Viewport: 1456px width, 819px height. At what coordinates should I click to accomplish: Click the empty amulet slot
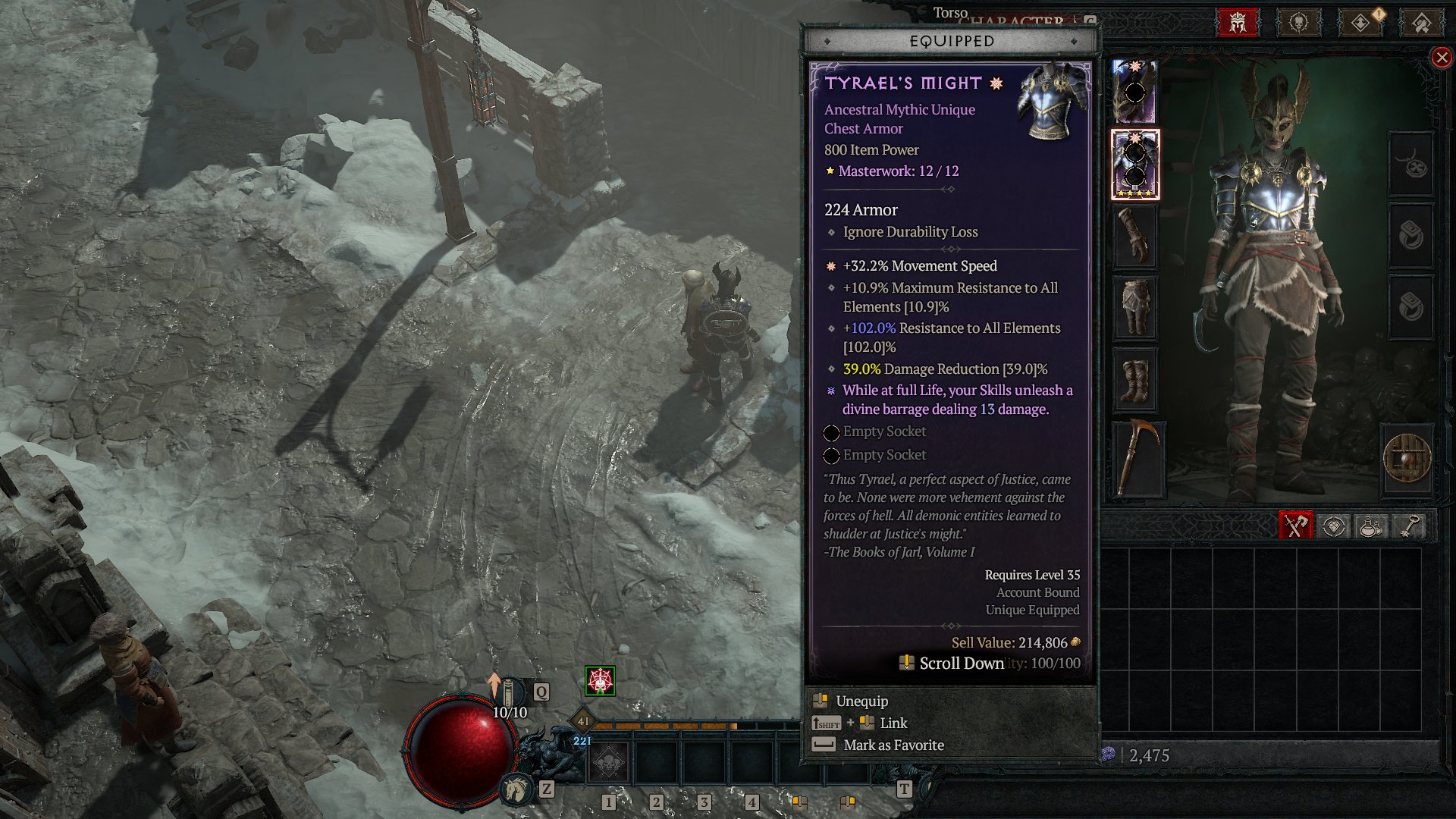click(1410, 165)
